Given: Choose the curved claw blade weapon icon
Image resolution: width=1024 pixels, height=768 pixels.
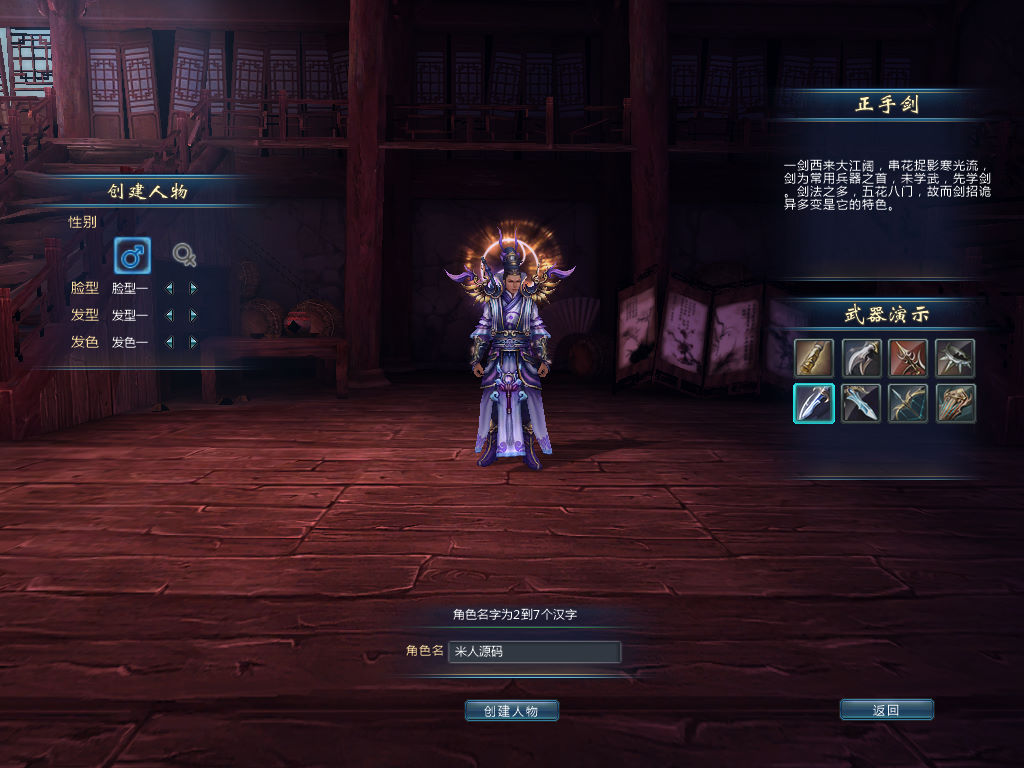Looking at the screenshot, I should pos(861,358).
